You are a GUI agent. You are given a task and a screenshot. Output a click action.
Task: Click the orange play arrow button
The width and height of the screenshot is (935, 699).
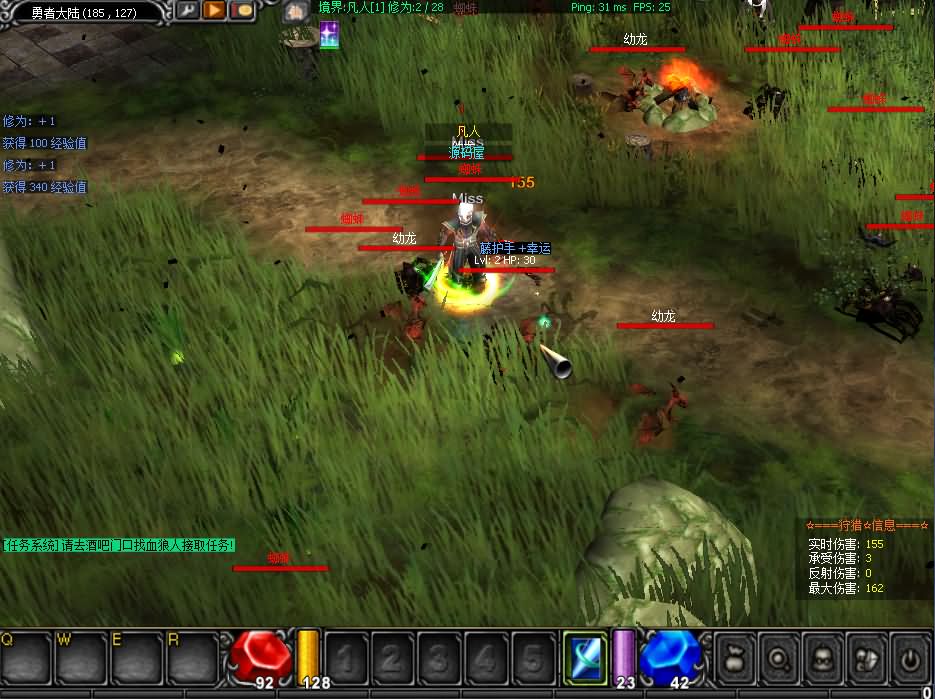click(x=214, y=11)
